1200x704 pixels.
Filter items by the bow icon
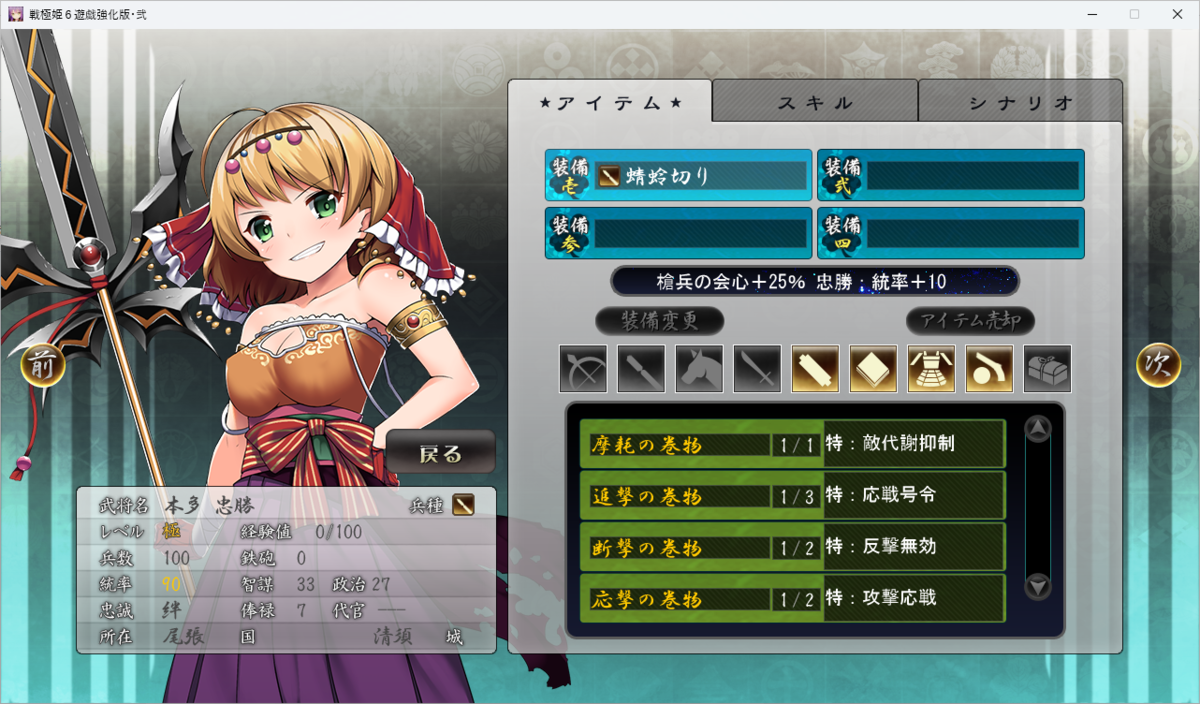[x=583, y=369]
